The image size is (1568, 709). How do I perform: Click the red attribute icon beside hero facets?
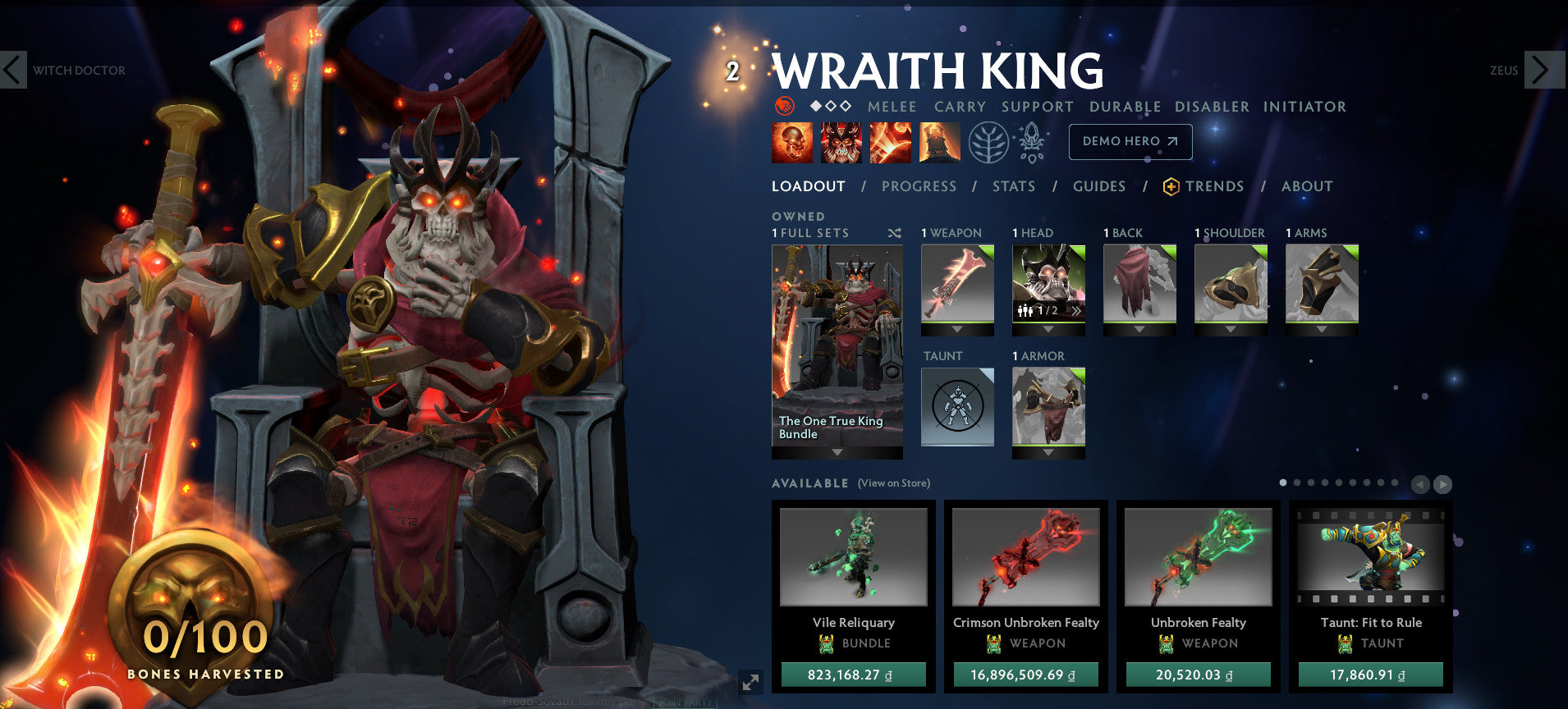tap(785, 107)
